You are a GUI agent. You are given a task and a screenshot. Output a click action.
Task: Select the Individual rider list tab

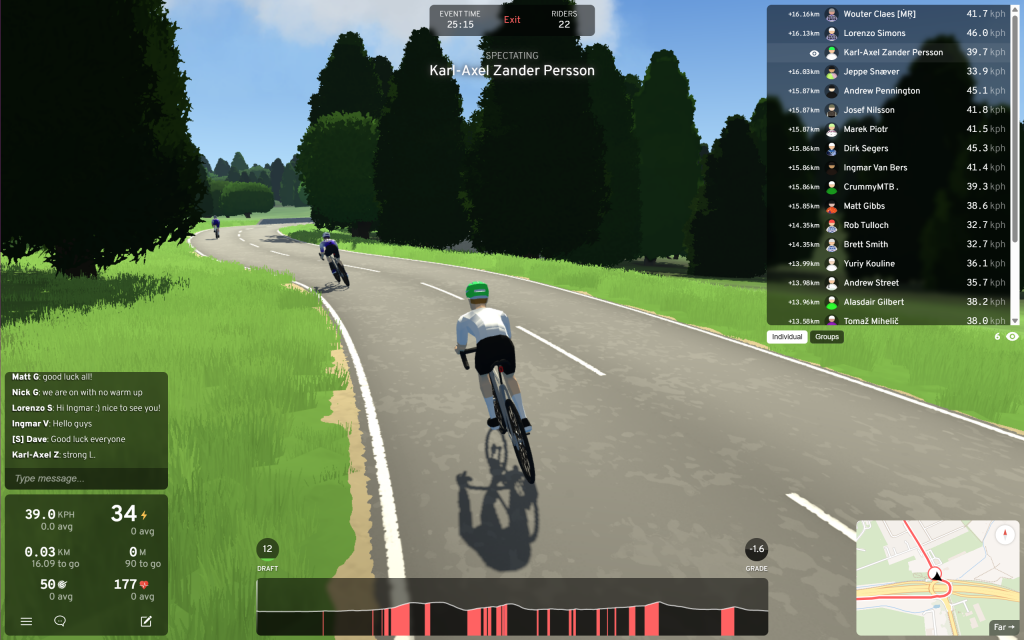click(x=787, y=337)
